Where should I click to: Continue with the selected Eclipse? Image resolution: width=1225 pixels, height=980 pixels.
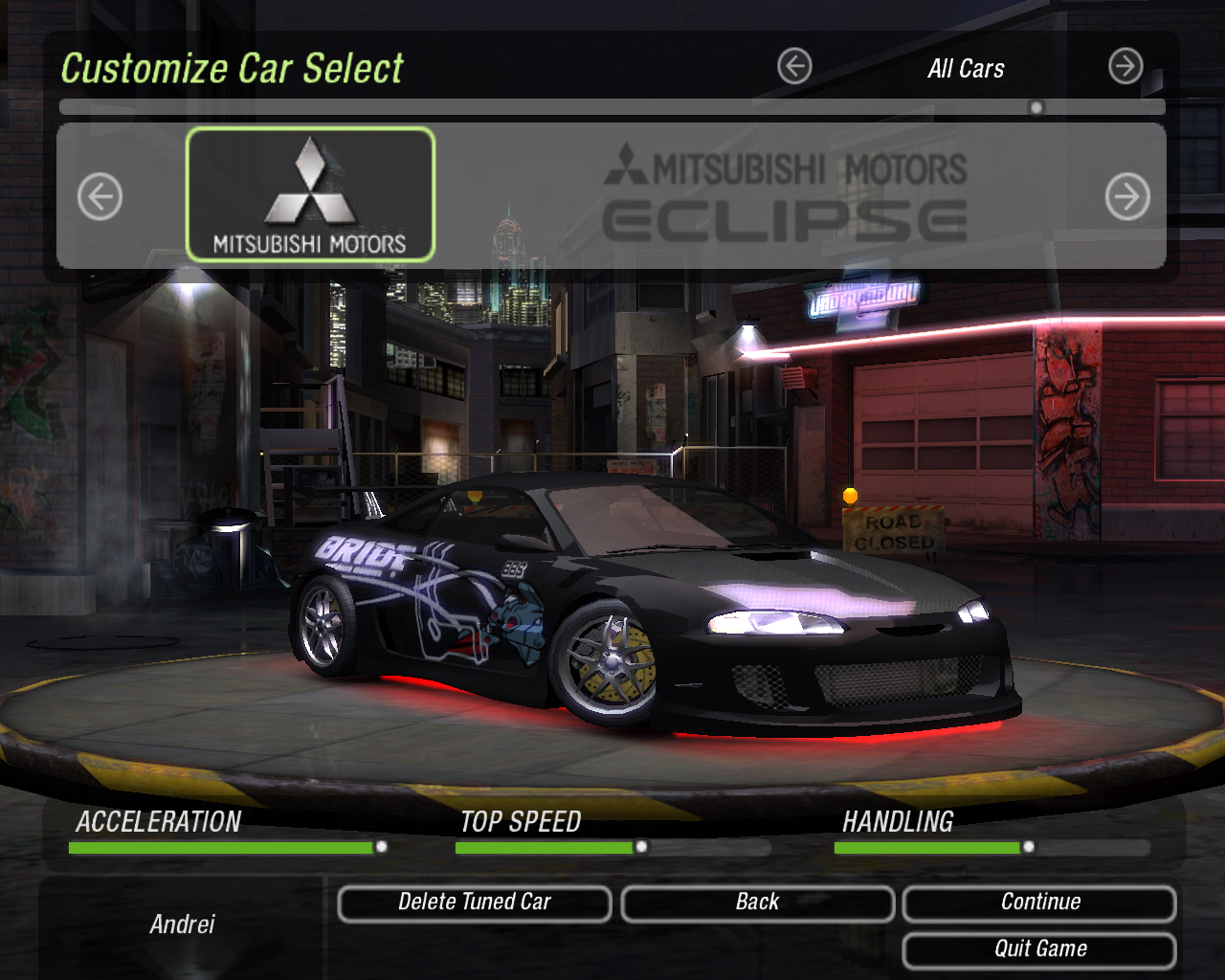pyautogui.click(x=1039, y=902)
